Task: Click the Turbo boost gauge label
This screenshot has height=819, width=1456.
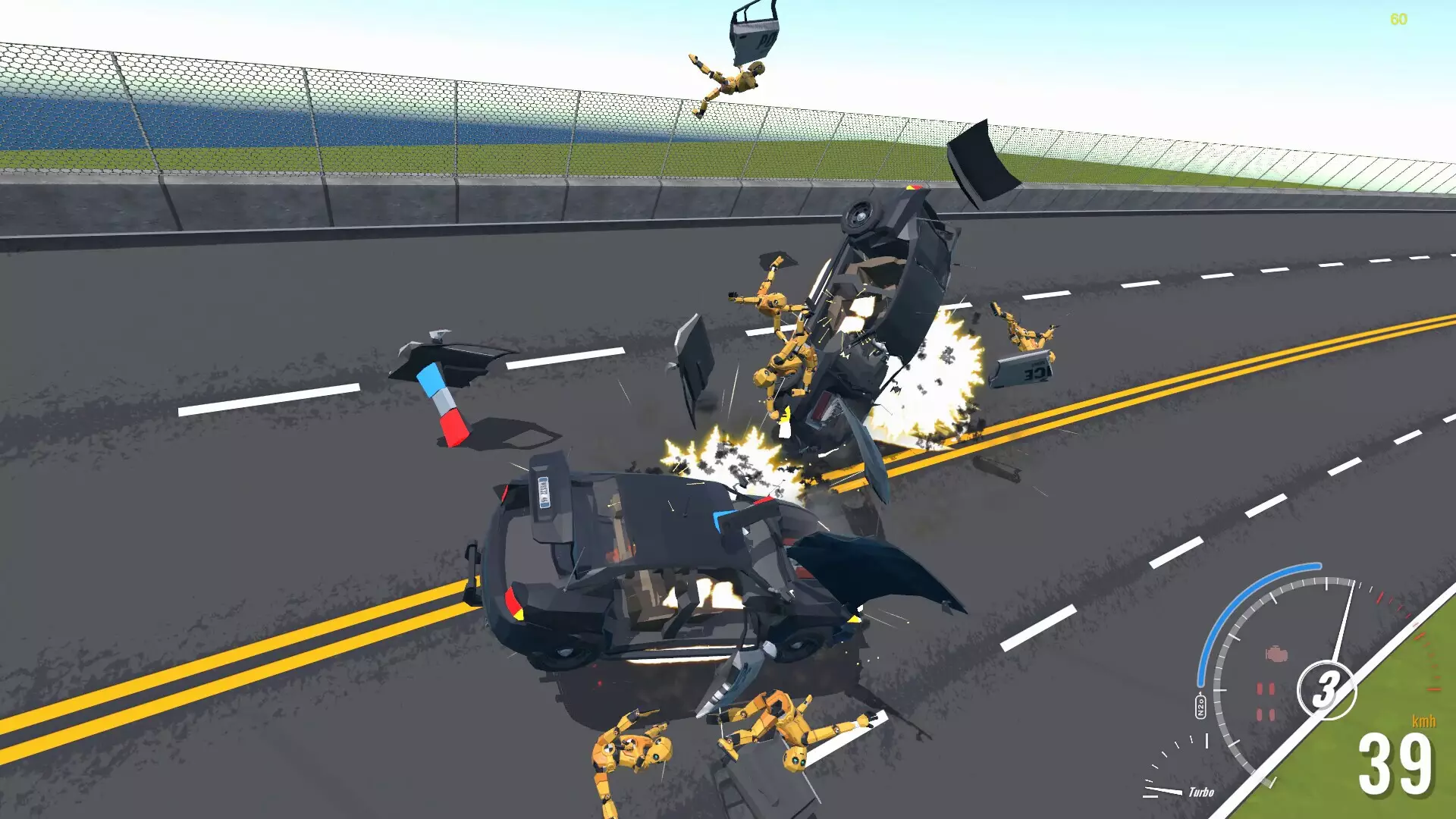Action: pos(1201,793)
